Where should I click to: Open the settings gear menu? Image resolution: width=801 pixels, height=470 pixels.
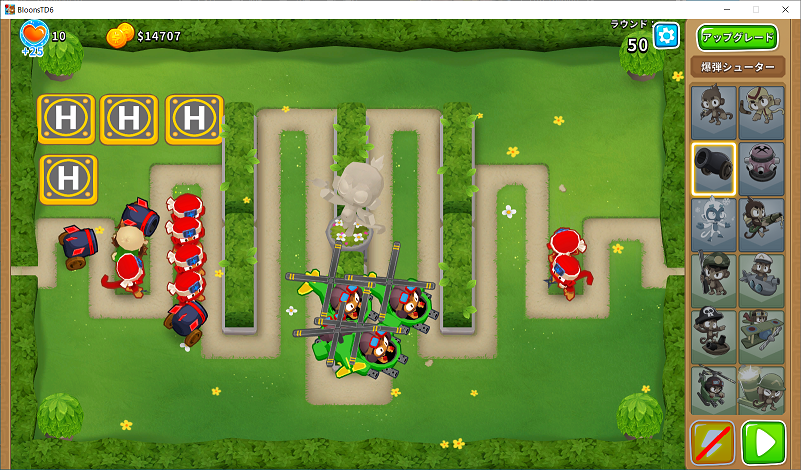coord(666,37)
